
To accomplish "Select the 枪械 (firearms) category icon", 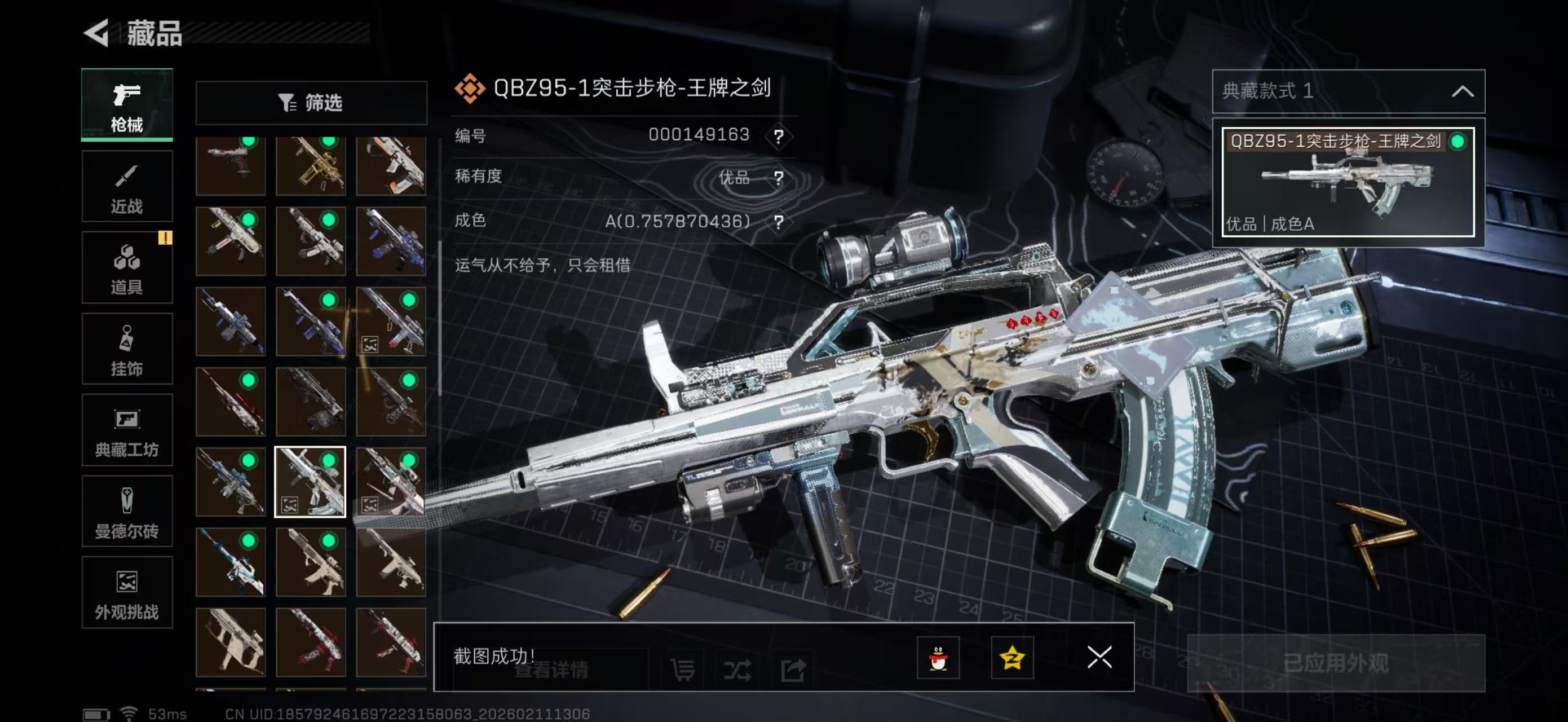I will click(x=127, y=105).
